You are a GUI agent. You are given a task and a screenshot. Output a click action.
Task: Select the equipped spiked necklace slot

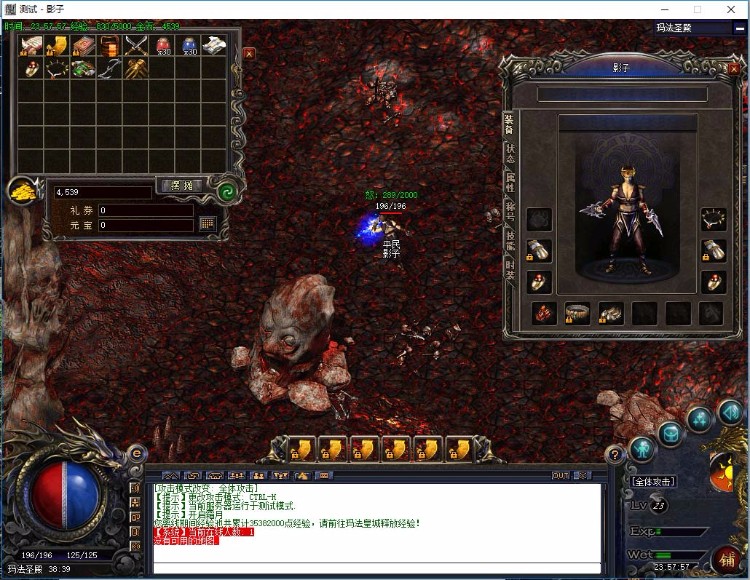pos(712,218)
